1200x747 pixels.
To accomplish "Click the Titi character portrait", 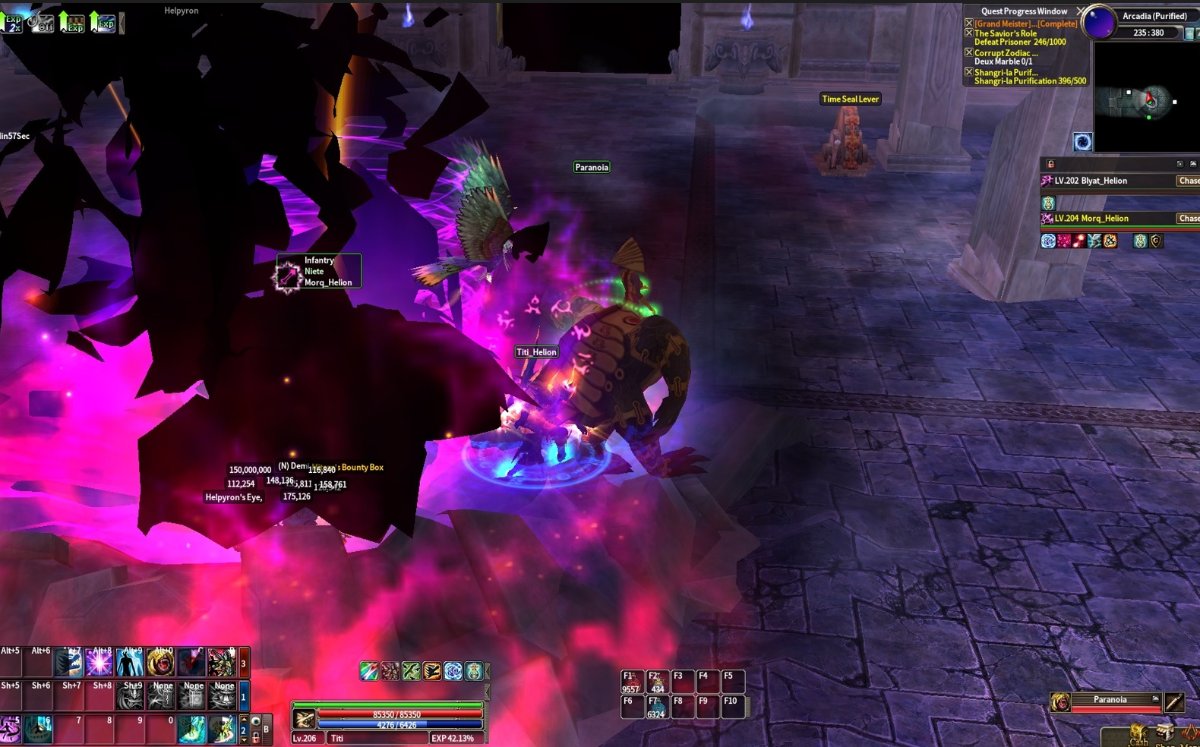I will (x=304, y=719).
